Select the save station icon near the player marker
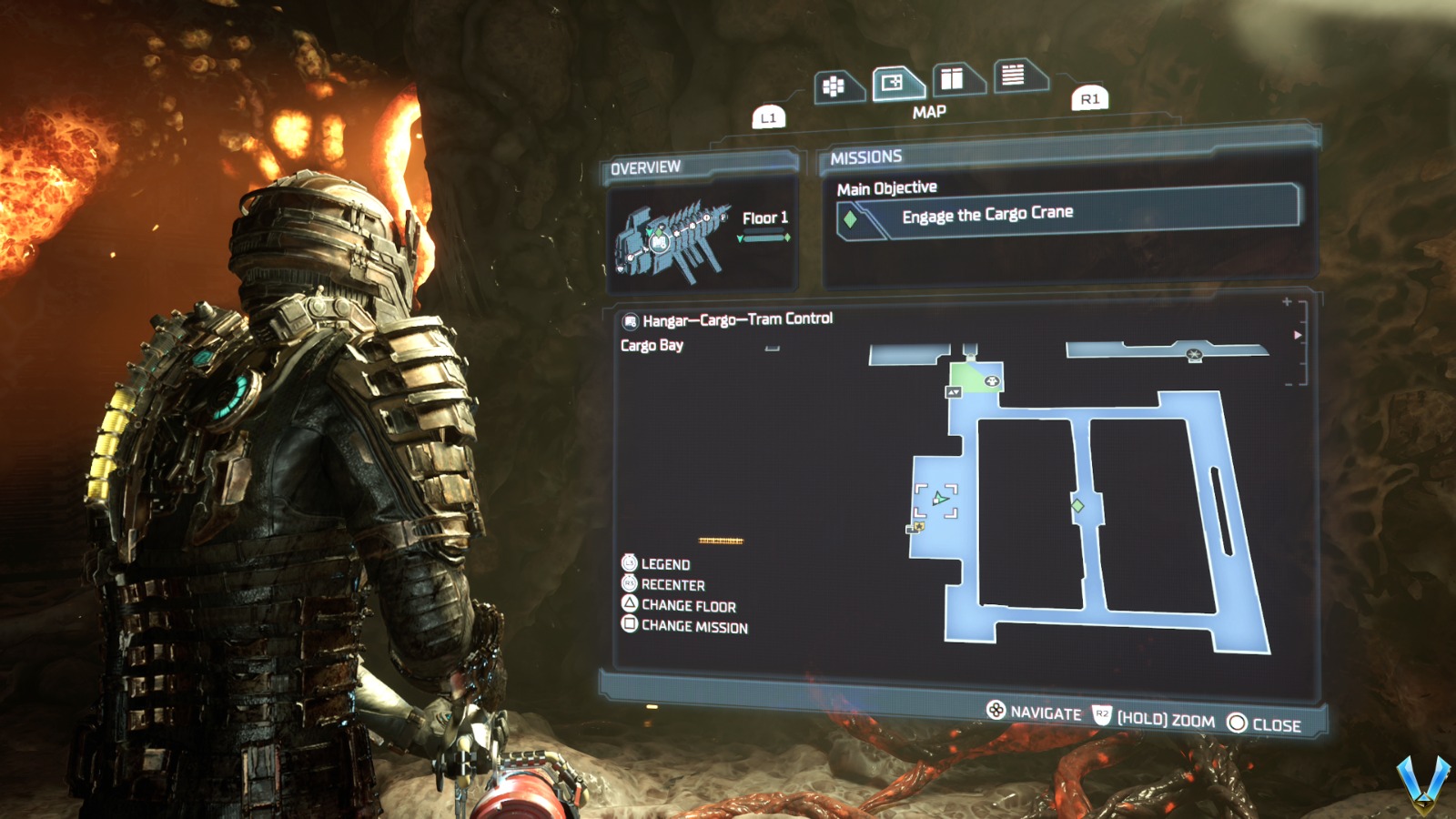 [x=919, y=526]
